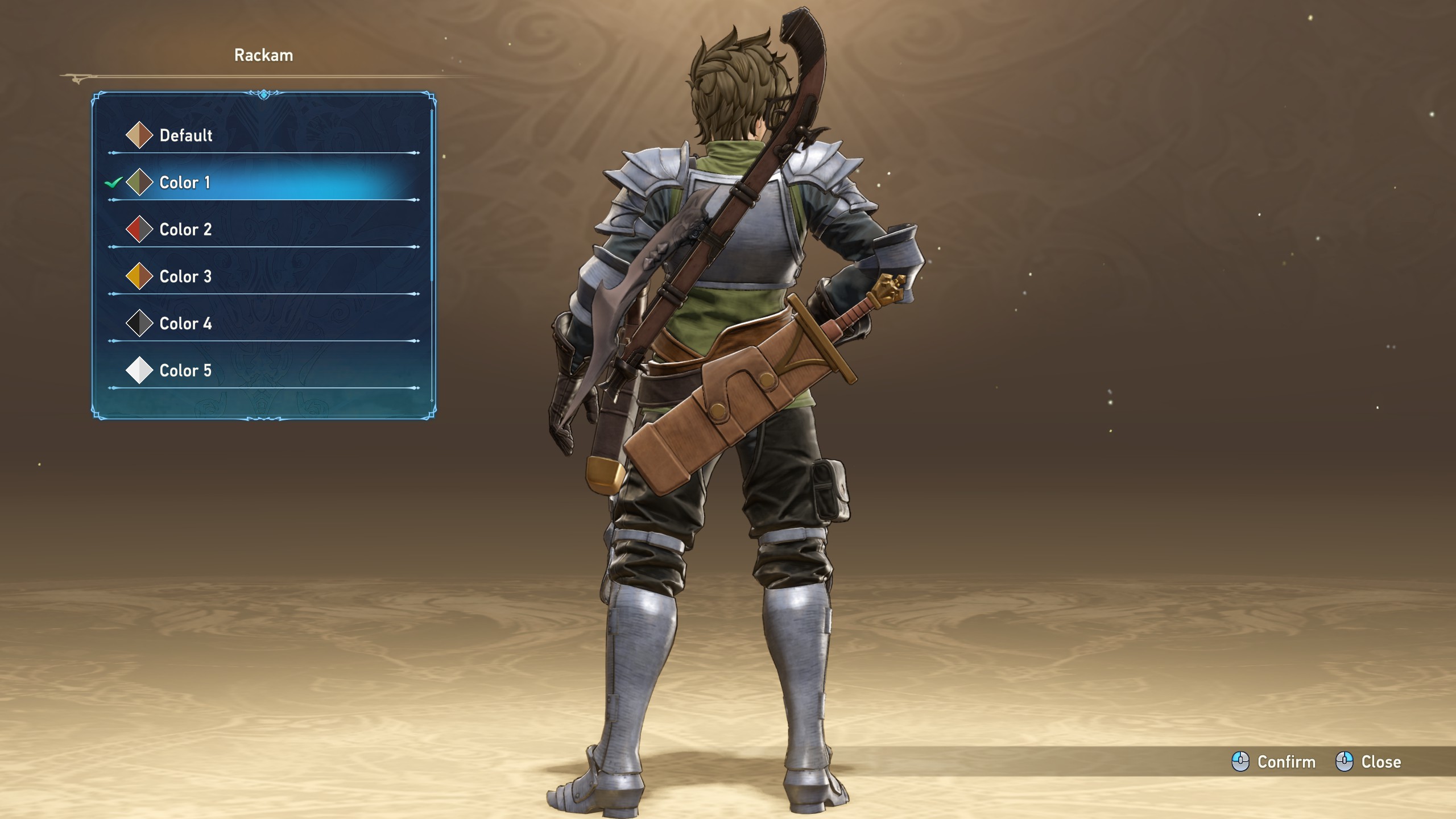Choose the Color 1 option
Image resolution: width=1456 pixels, height=819 pixels.
coord(184,183)
